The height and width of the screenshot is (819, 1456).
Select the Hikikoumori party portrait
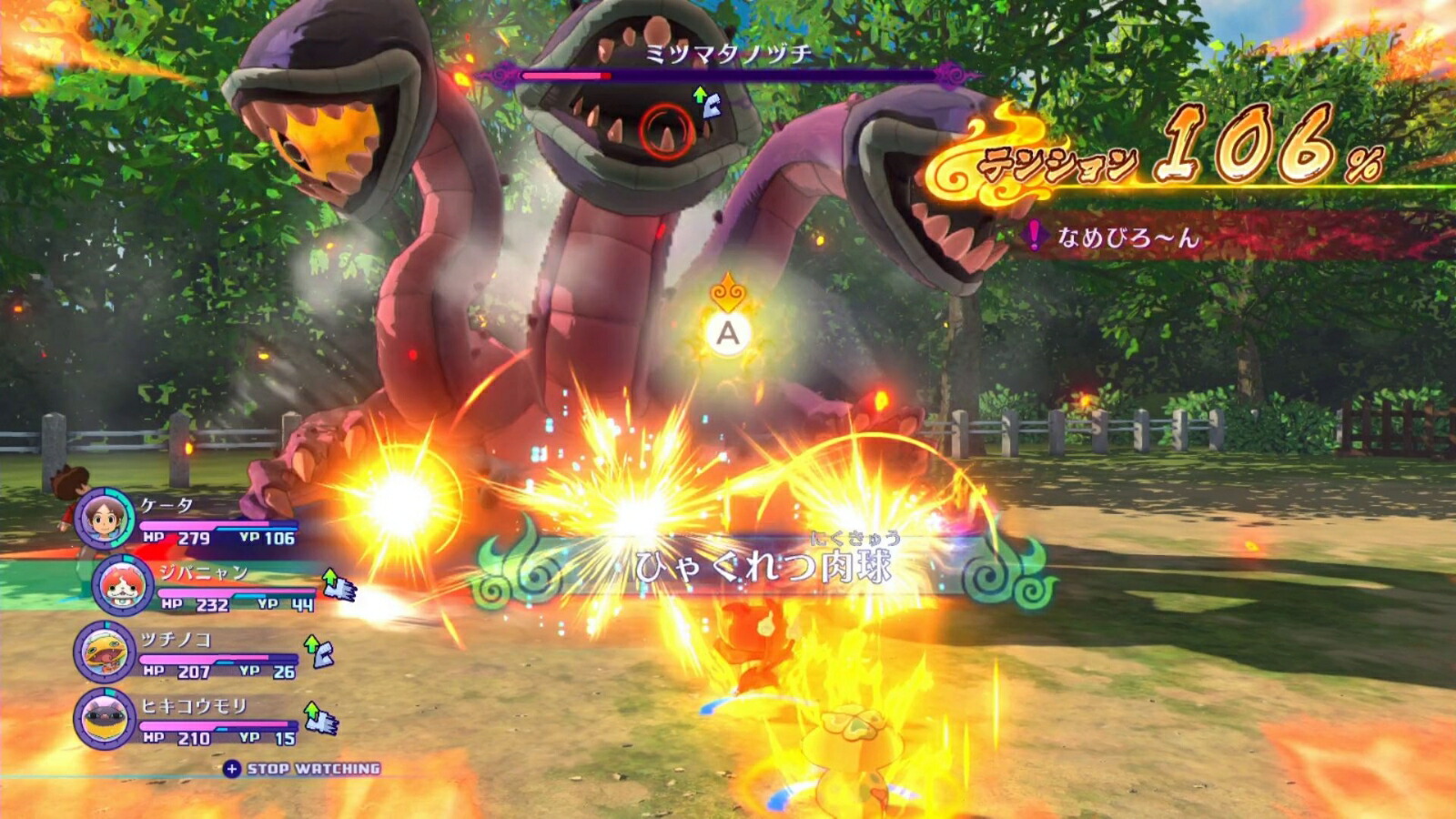click(x=105, y=718)
